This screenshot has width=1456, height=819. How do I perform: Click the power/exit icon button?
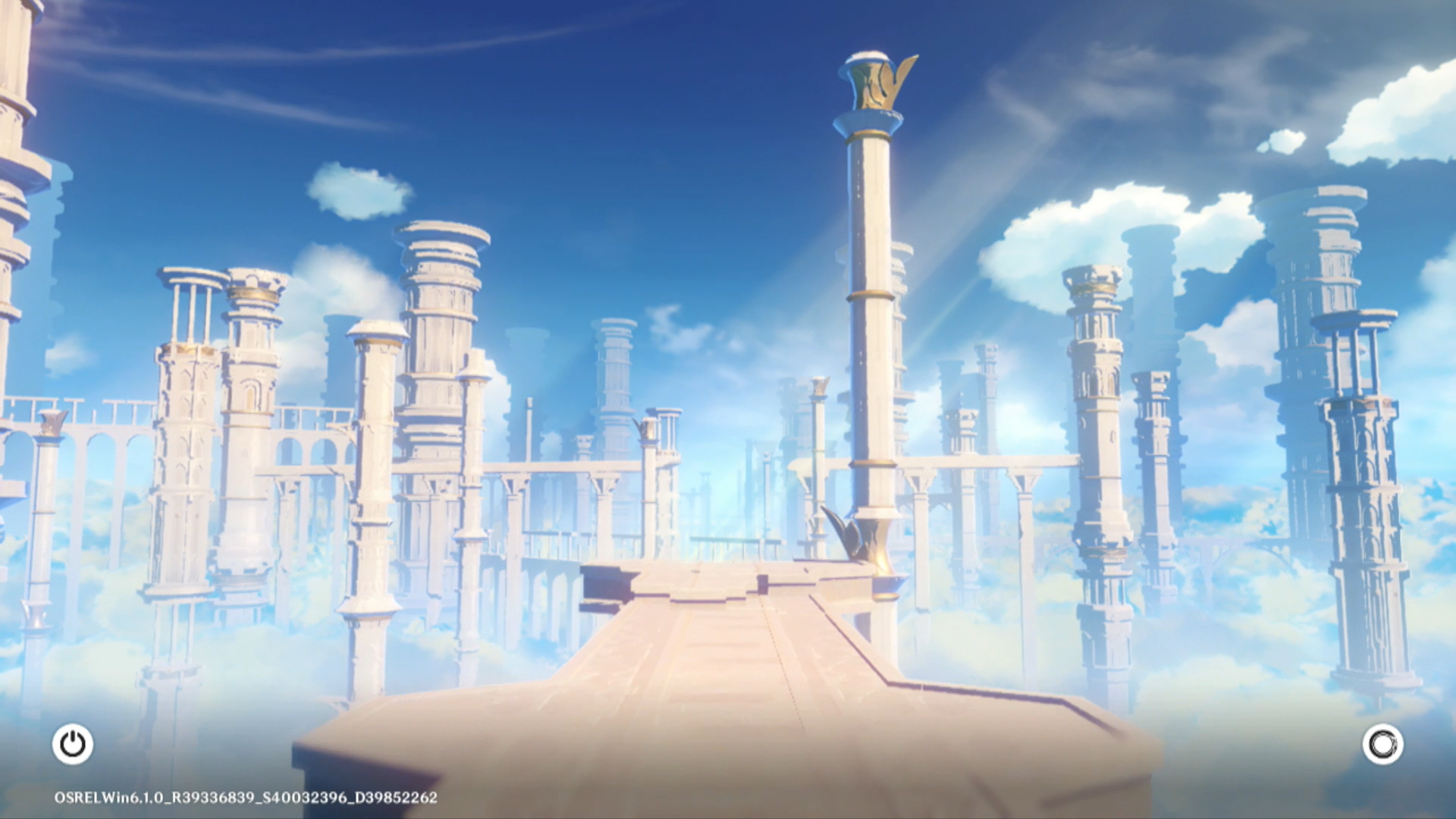[x=73, y=744]
